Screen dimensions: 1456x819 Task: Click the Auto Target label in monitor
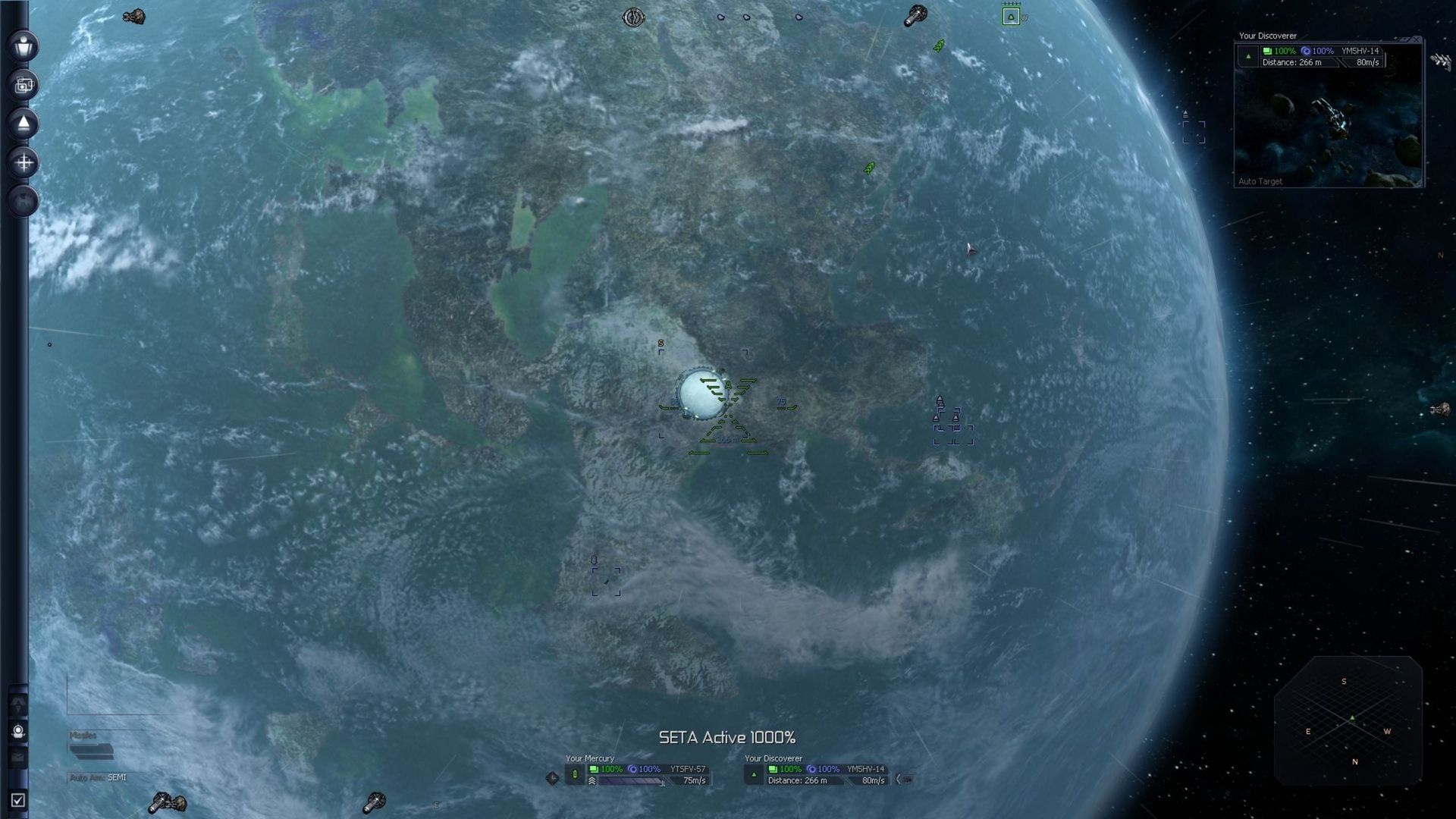click(1260, 181)
